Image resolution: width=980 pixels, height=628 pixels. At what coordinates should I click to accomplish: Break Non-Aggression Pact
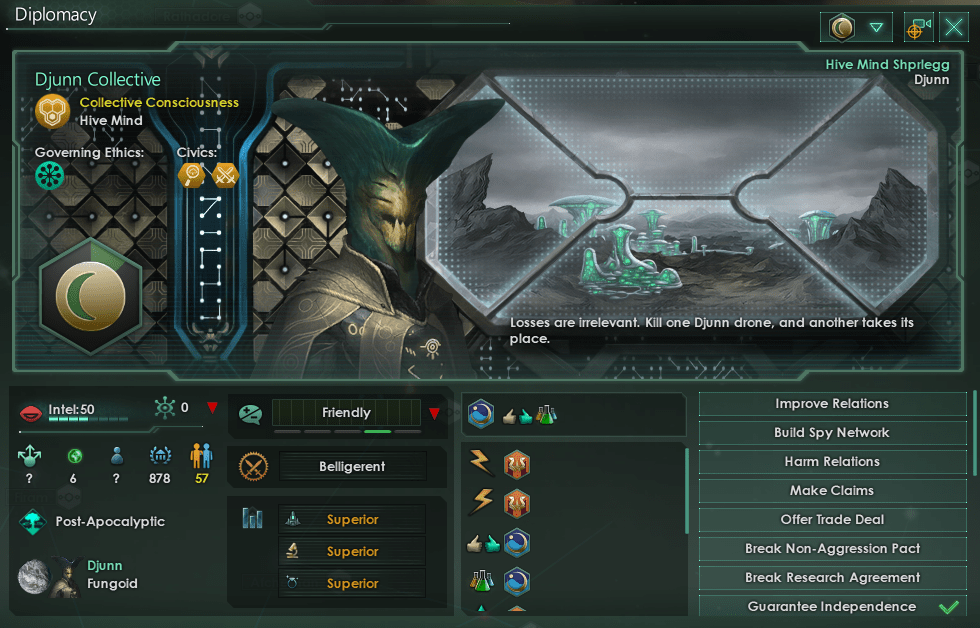(832, 549)
